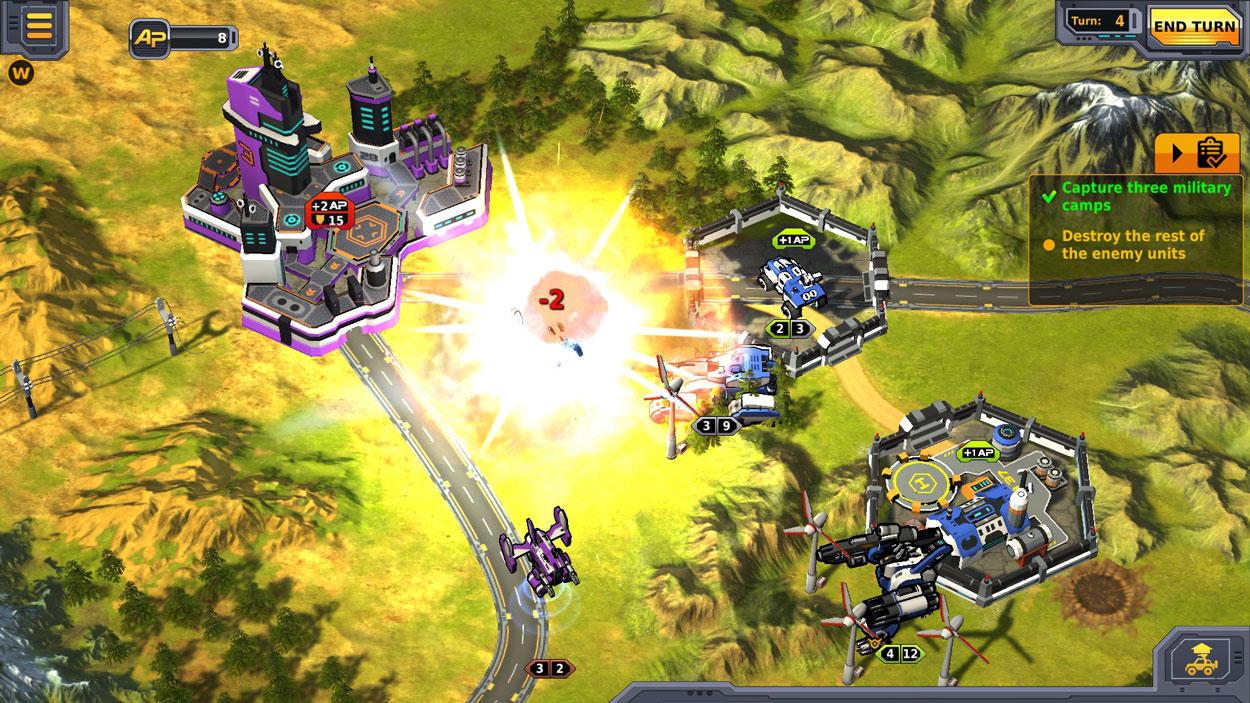Click the END TURN button

coord(1194,25)
